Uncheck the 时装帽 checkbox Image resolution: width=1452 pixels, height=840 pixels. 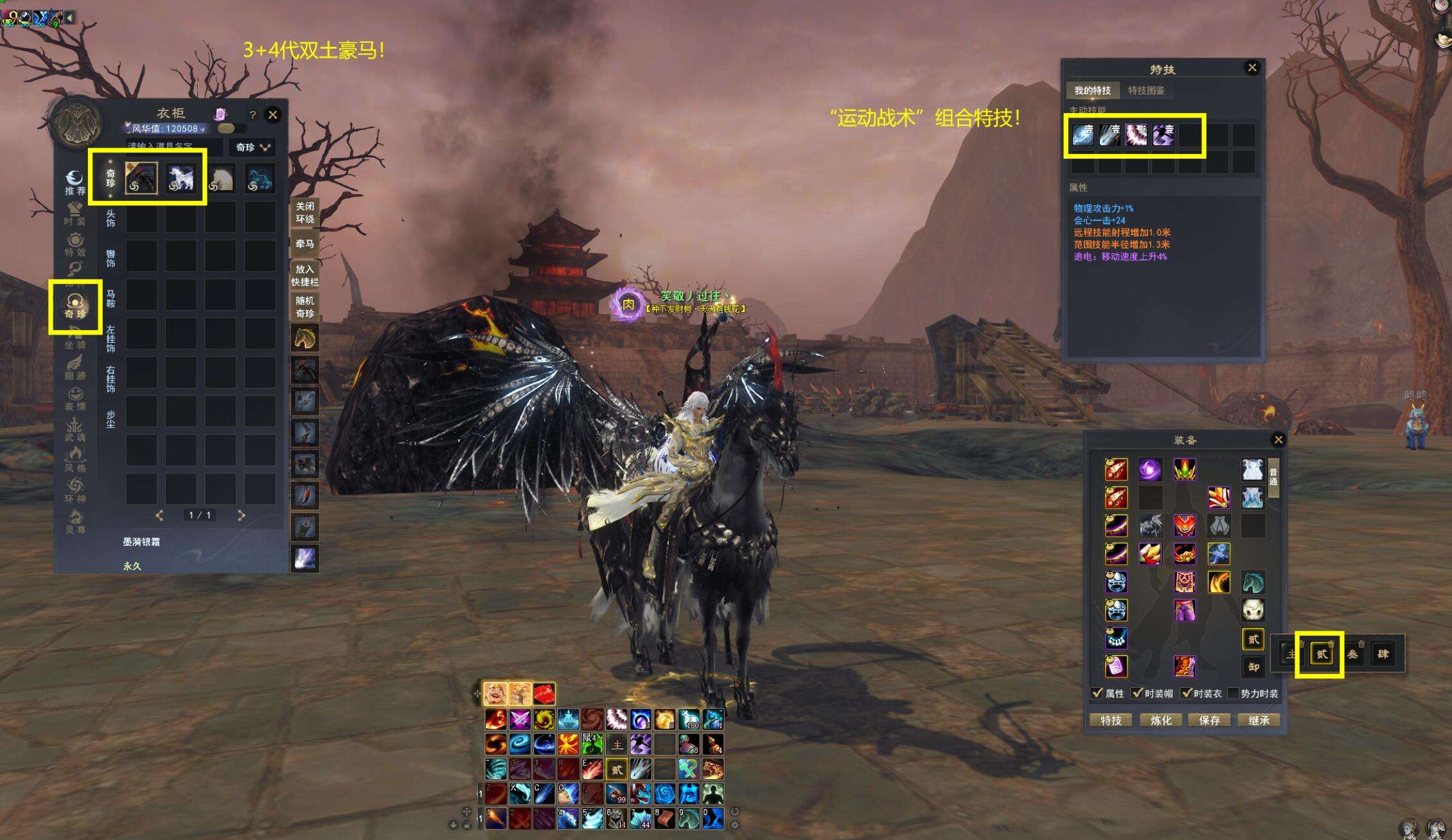(1137, 694)
